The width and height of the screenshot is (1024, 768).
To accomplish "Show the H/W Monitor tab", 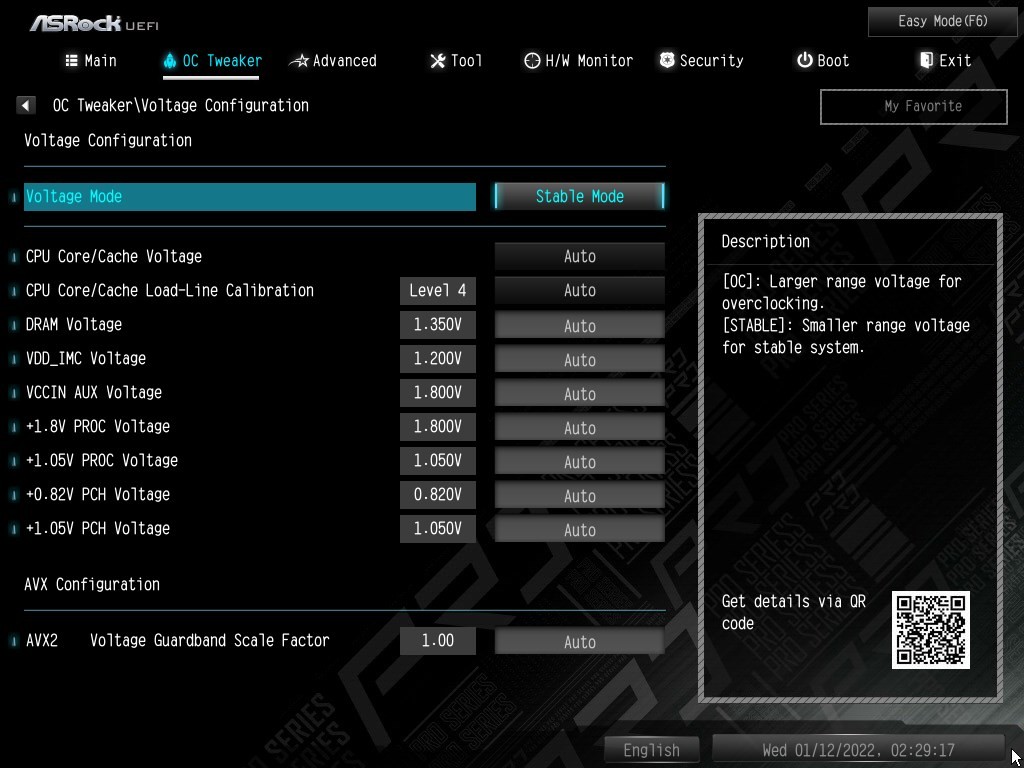I will [x=578, y=61].
